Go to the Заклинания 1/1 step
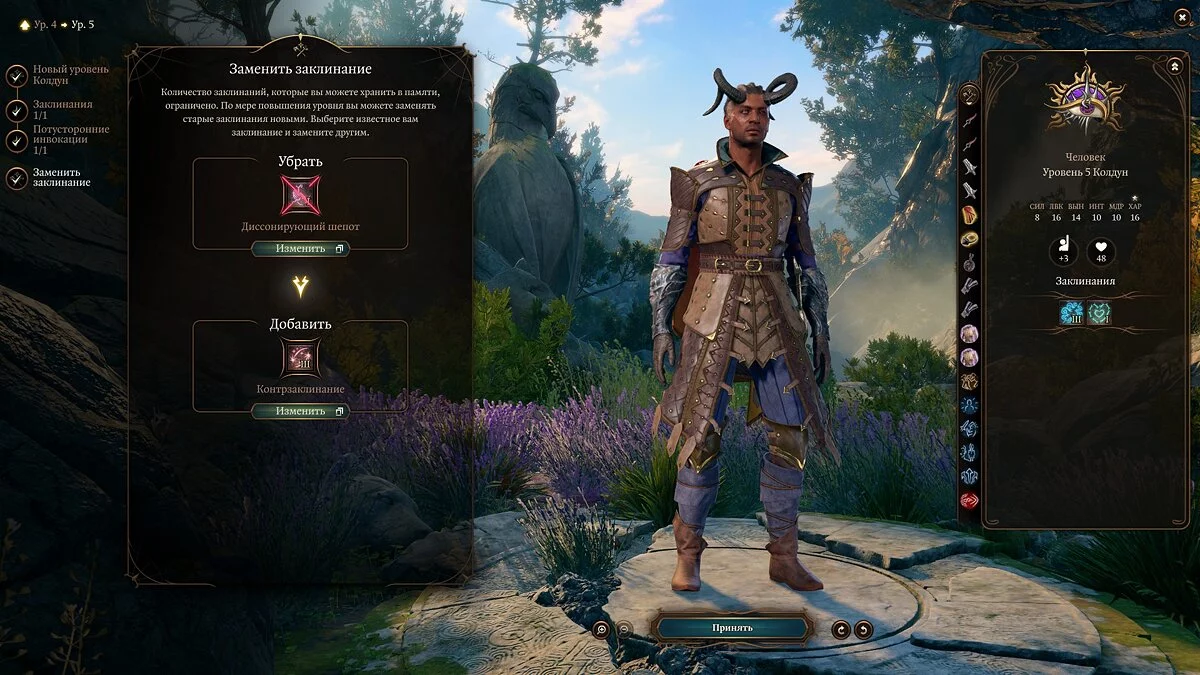Viewport: 1200px width, 675px height. pos(17,110)
